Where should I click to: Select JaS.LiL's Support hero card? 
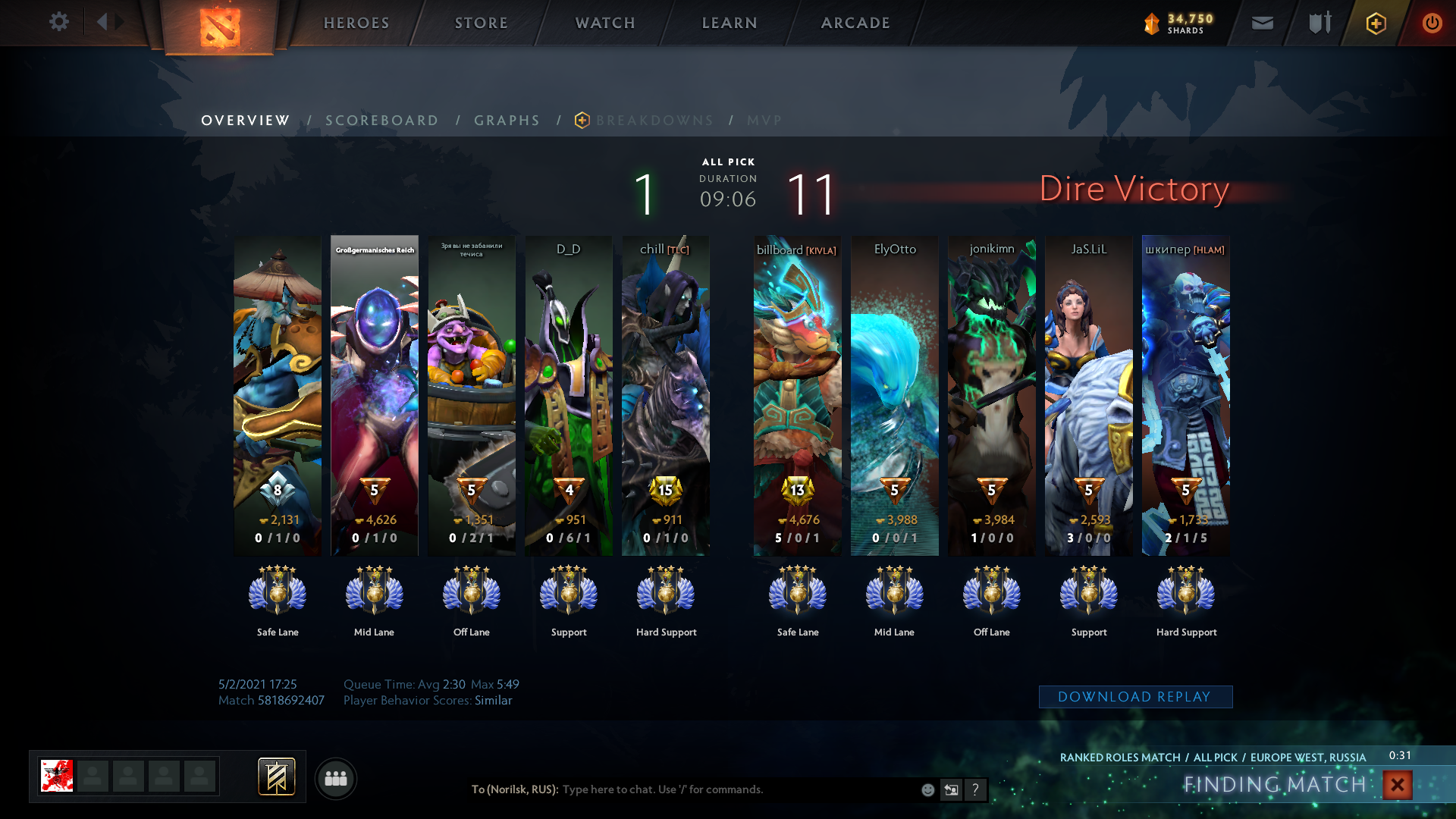tap(1088, 394)
